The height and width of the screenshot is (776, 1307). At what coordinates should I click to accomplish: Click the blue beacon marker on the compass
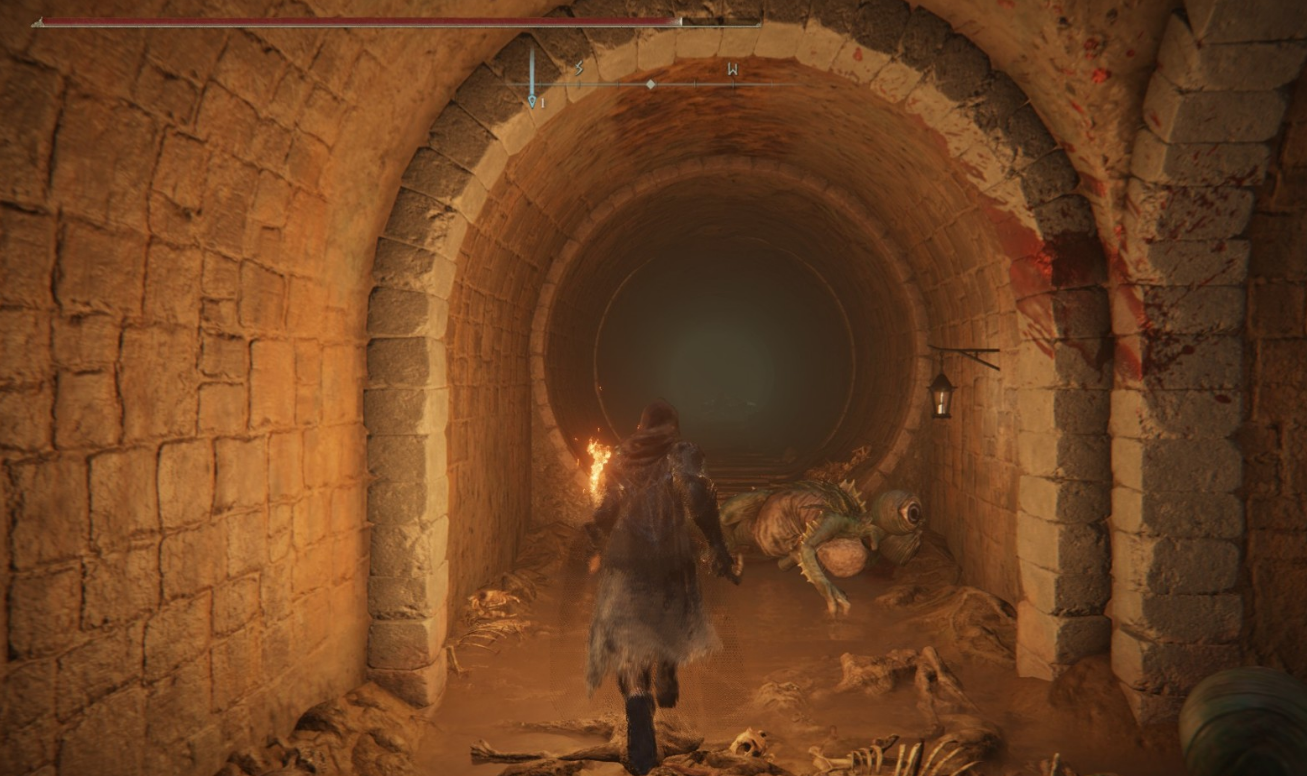tap(532, 99)
